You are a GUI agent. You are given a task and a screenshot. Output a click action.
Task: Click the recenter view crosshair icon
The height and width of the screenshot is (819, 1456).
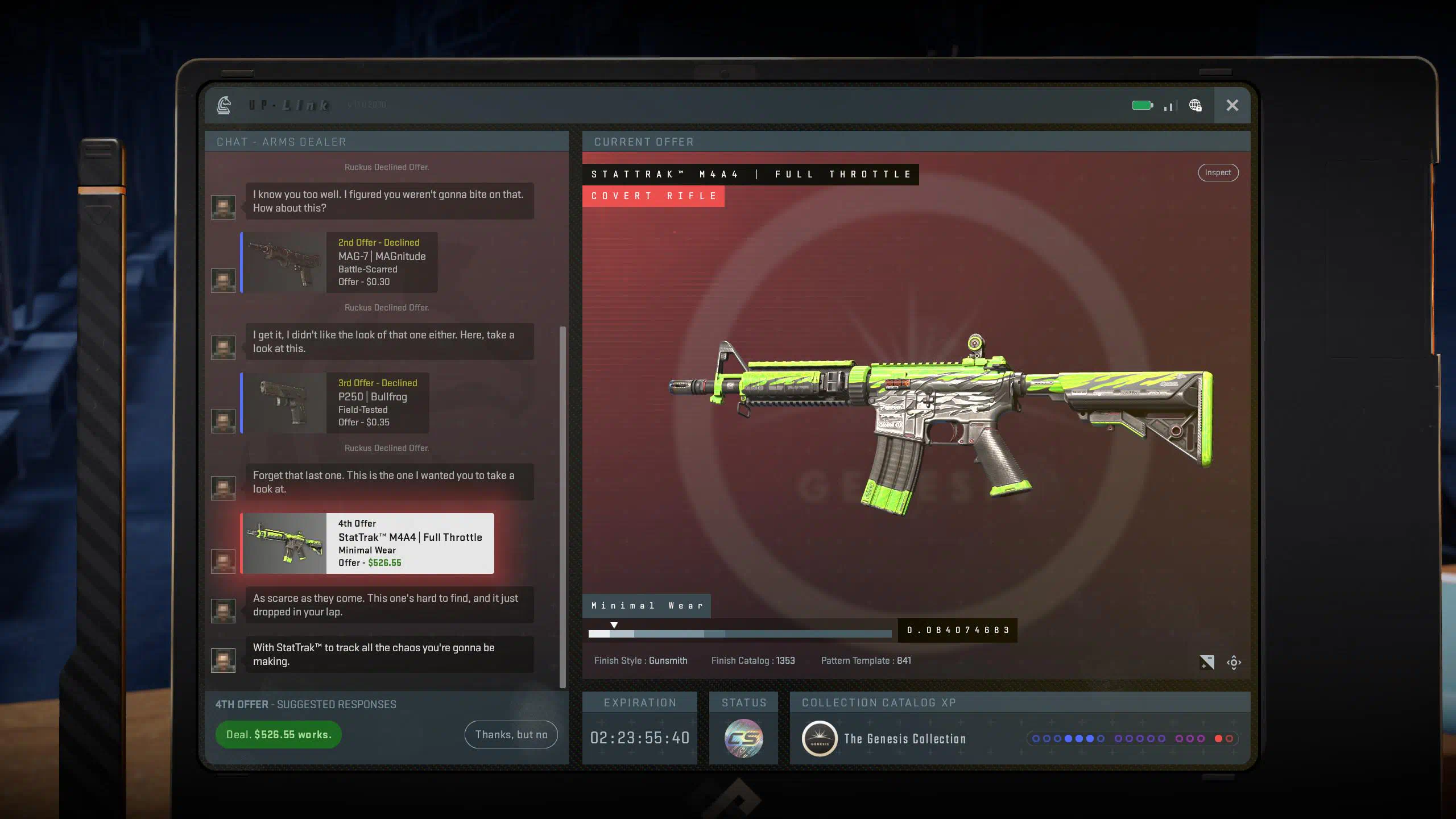click(x=1234, y=663)
